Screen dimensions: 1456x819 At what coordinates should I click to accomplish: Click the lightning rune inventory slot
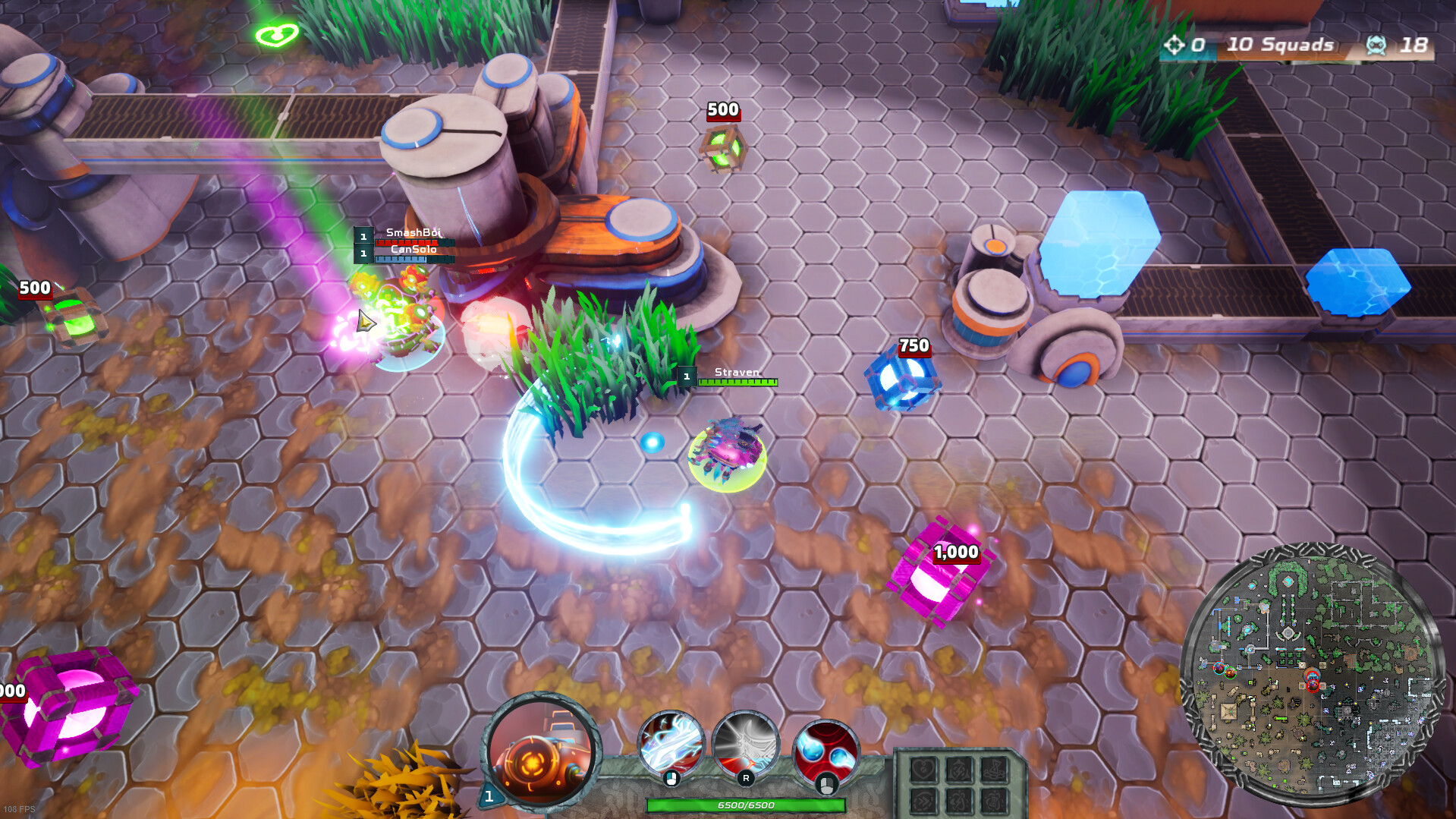pos(958,770)
